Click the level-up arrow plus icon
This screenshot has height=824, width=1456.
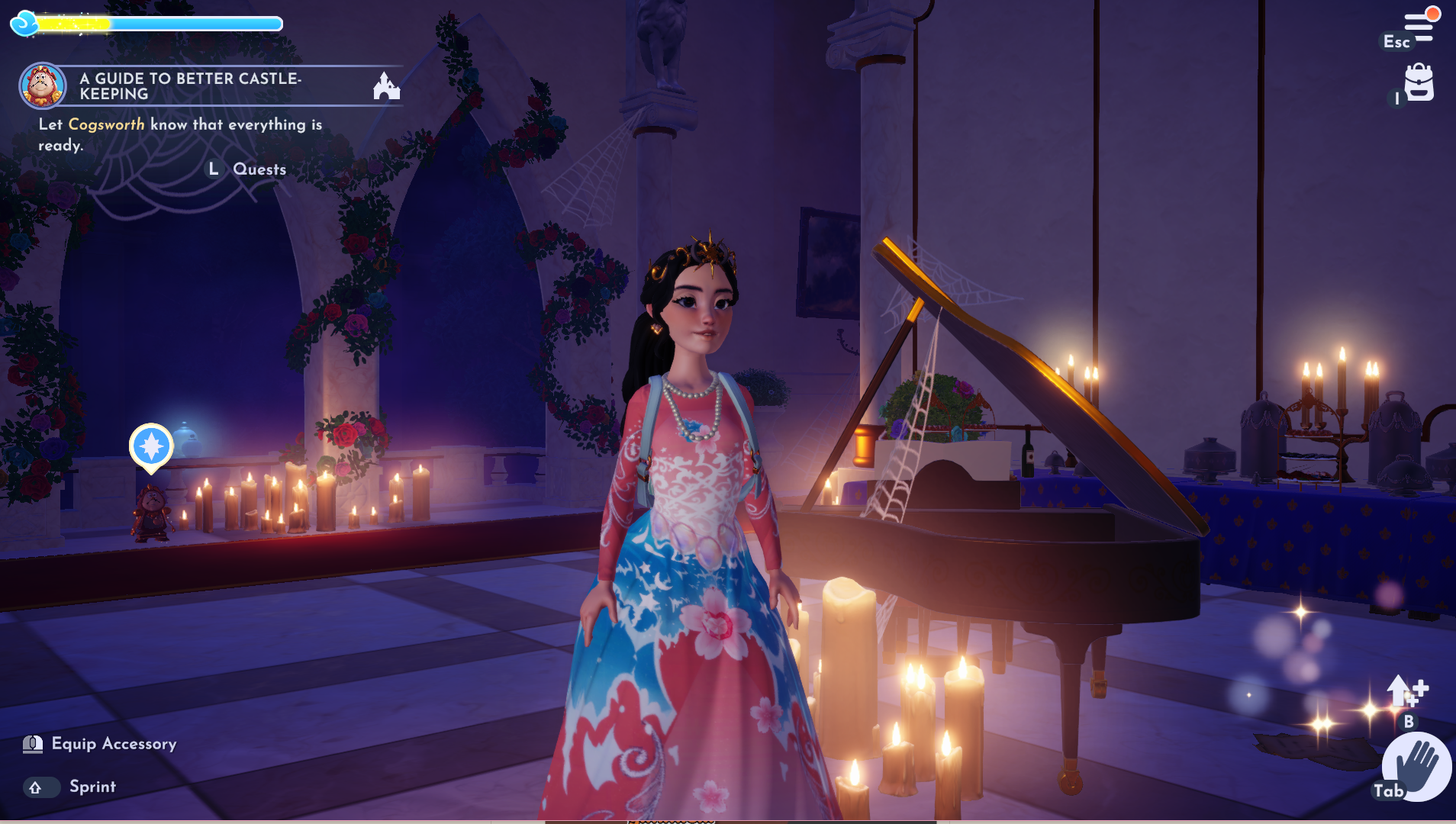pyautogui.click(x=1406, y=690)
